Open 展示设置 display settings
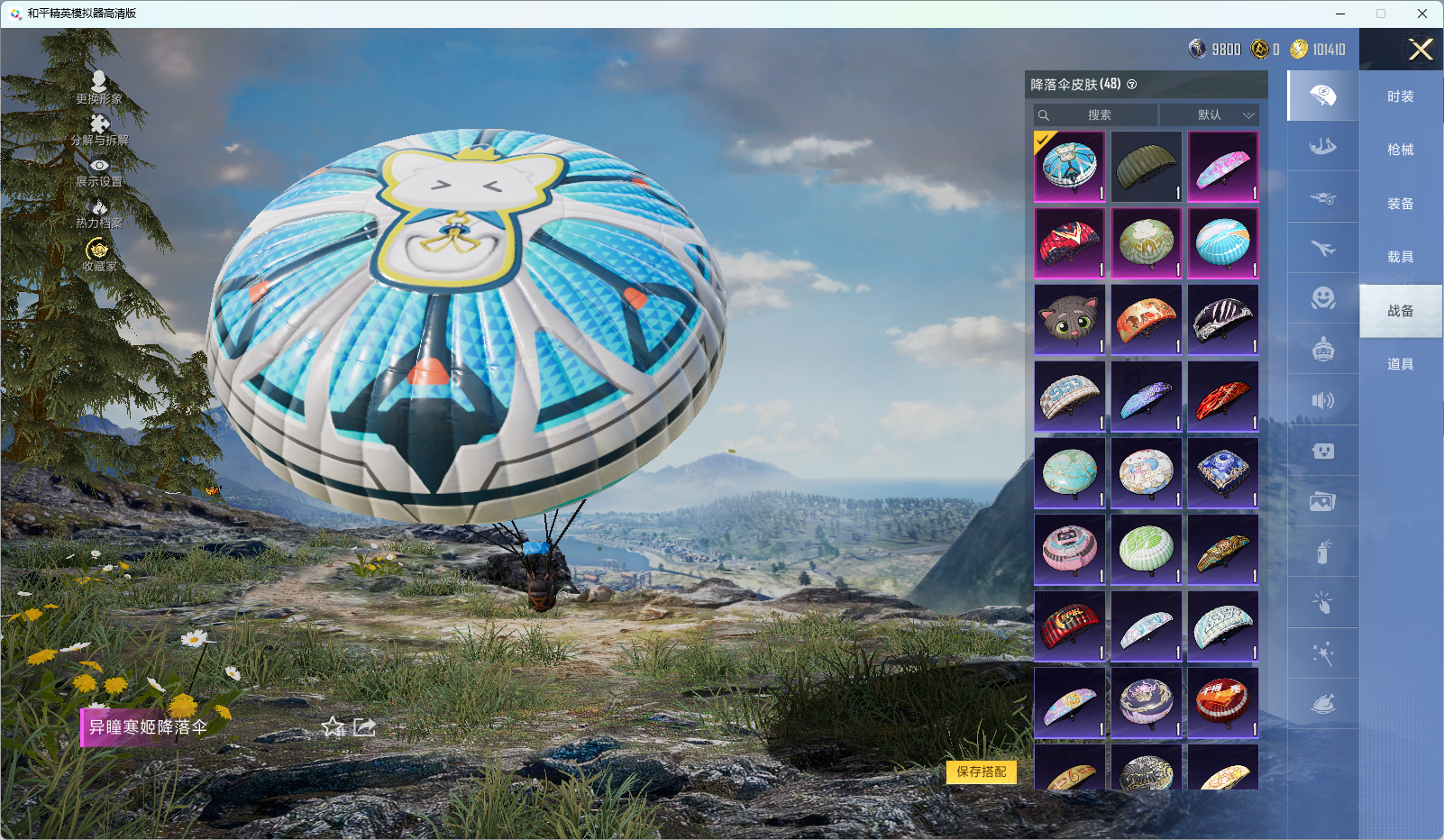This screenshot has height=840, width=1444. (x=99, y=172)
